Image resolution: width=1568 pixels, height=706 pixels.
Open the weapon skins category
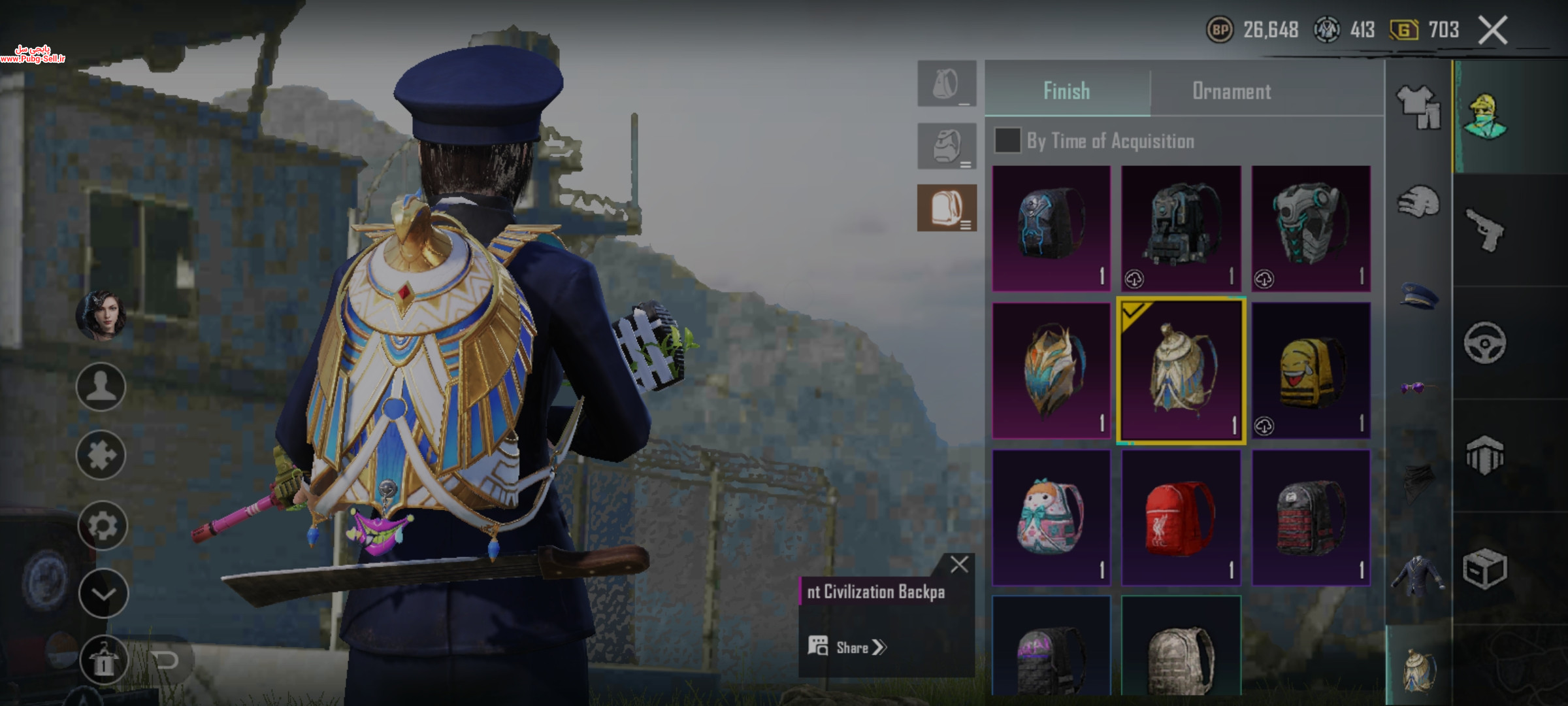pos(1484,229)
